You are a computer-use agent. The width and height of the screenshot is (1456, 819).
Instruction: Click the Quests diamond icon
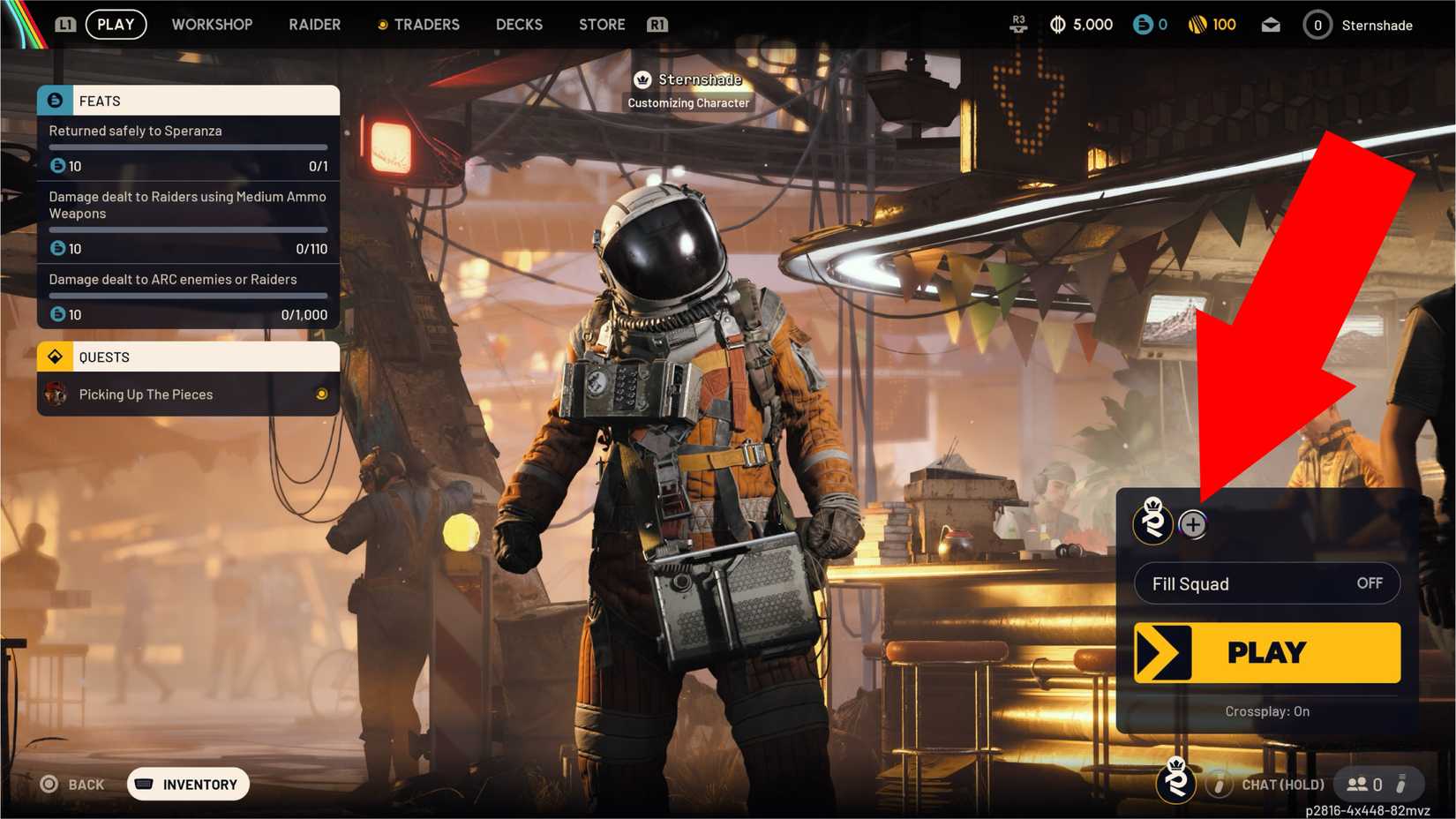pyautogui.click(x=55, y=357)
